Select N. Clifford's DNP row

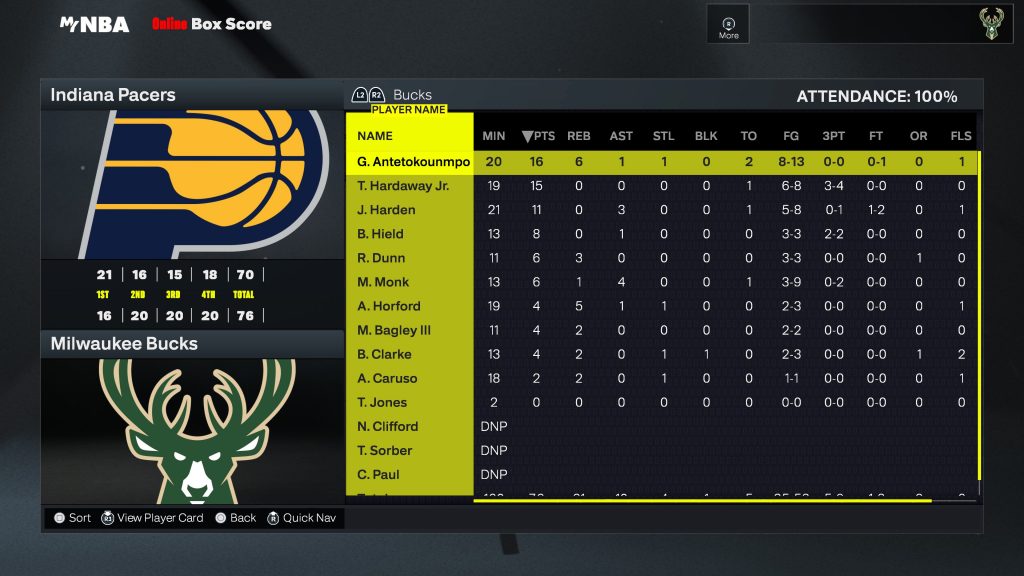click(388, 426)
